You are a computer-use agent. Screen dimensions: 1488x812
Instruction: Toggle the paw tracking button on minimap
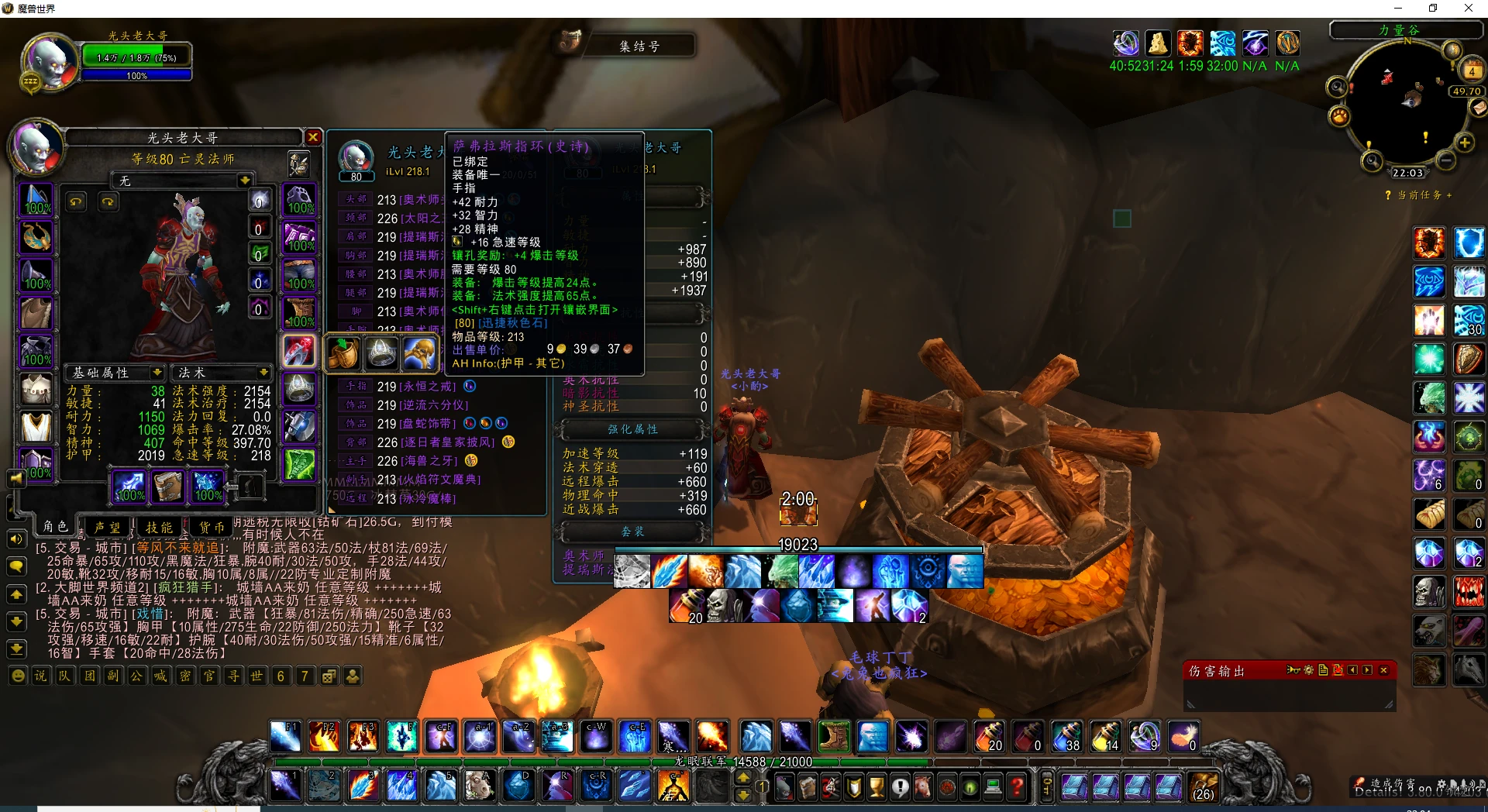[x=1339, y=117]
